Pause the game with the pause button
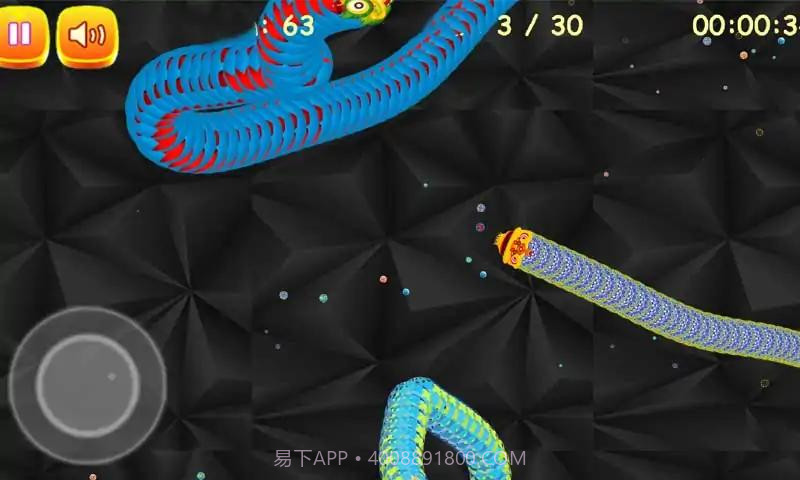800x480 pixels. click(x=21, y=36)
